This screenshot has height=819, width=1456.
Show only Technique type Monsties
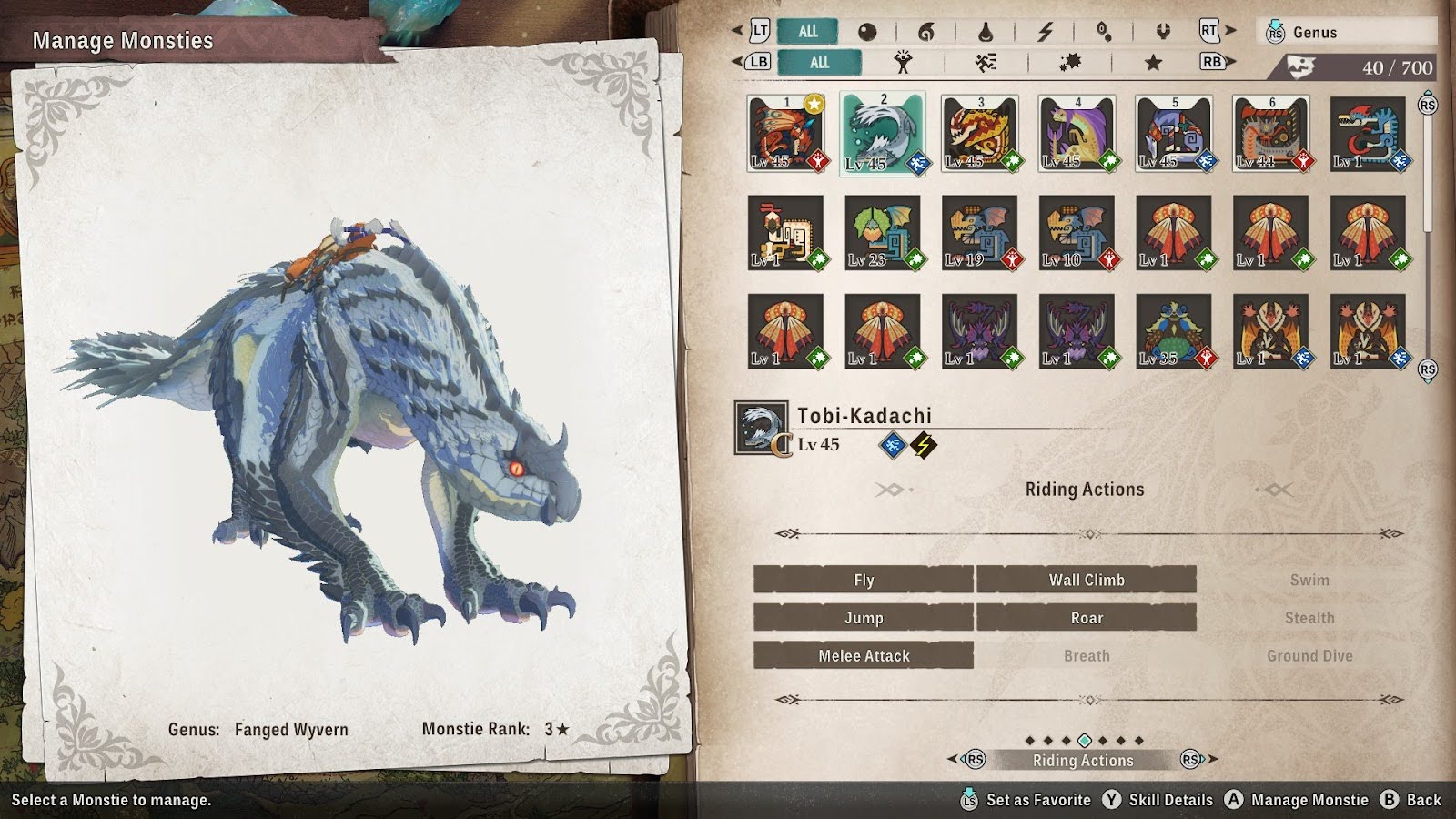coord(1069,62)
